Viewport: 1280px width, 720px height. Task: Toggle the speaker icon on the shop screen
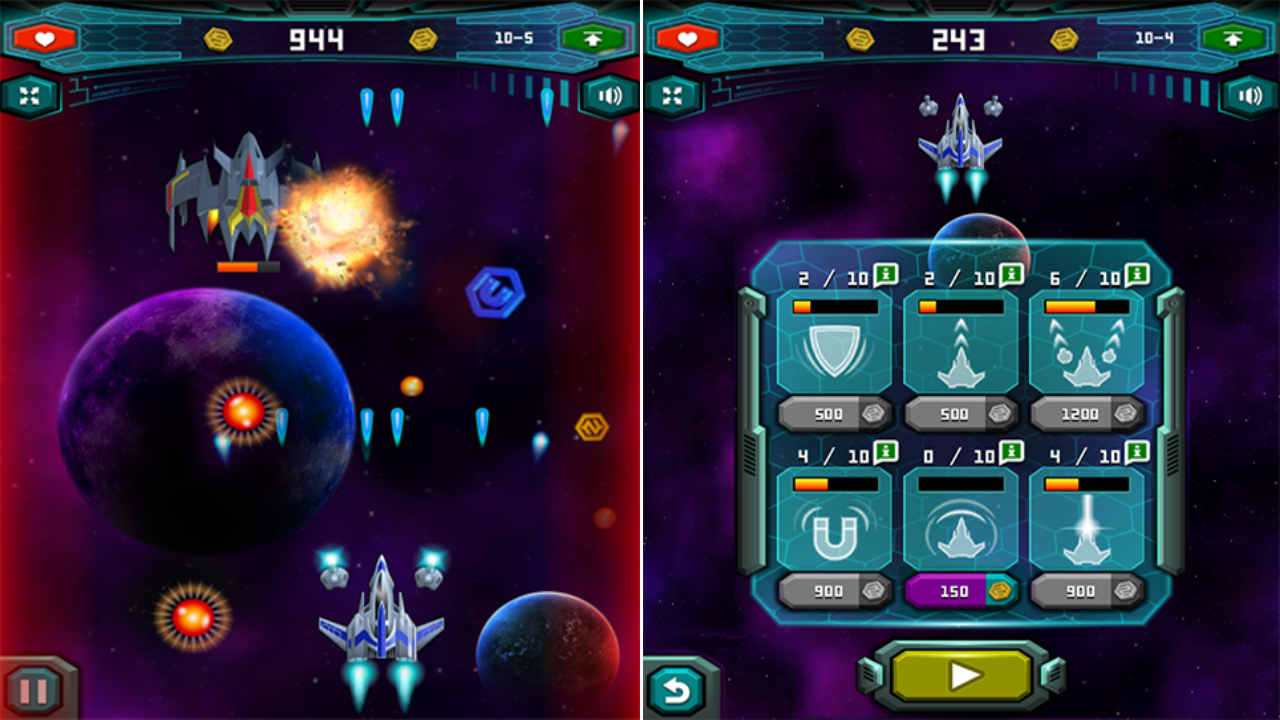pyautogui.click(x=1248, y=96)
